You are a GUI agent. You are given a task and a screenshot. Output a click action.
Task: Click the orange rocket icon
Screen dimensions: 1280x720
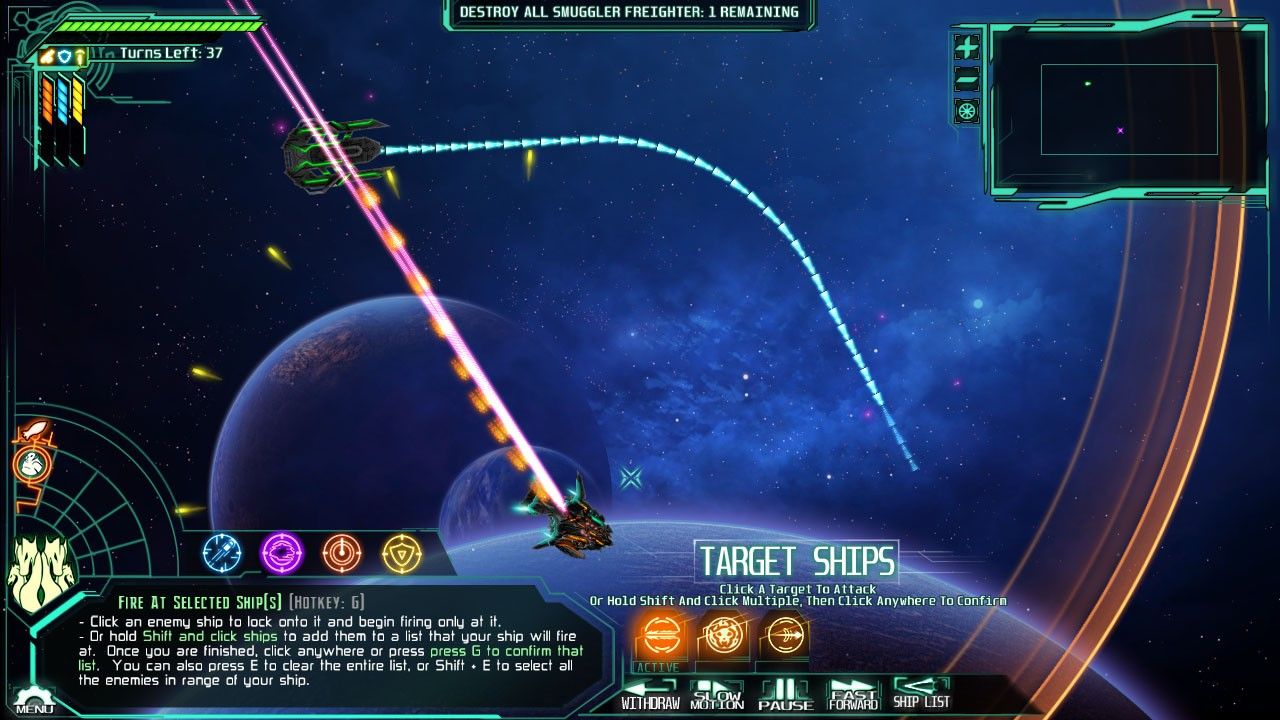tap(34, 431)
